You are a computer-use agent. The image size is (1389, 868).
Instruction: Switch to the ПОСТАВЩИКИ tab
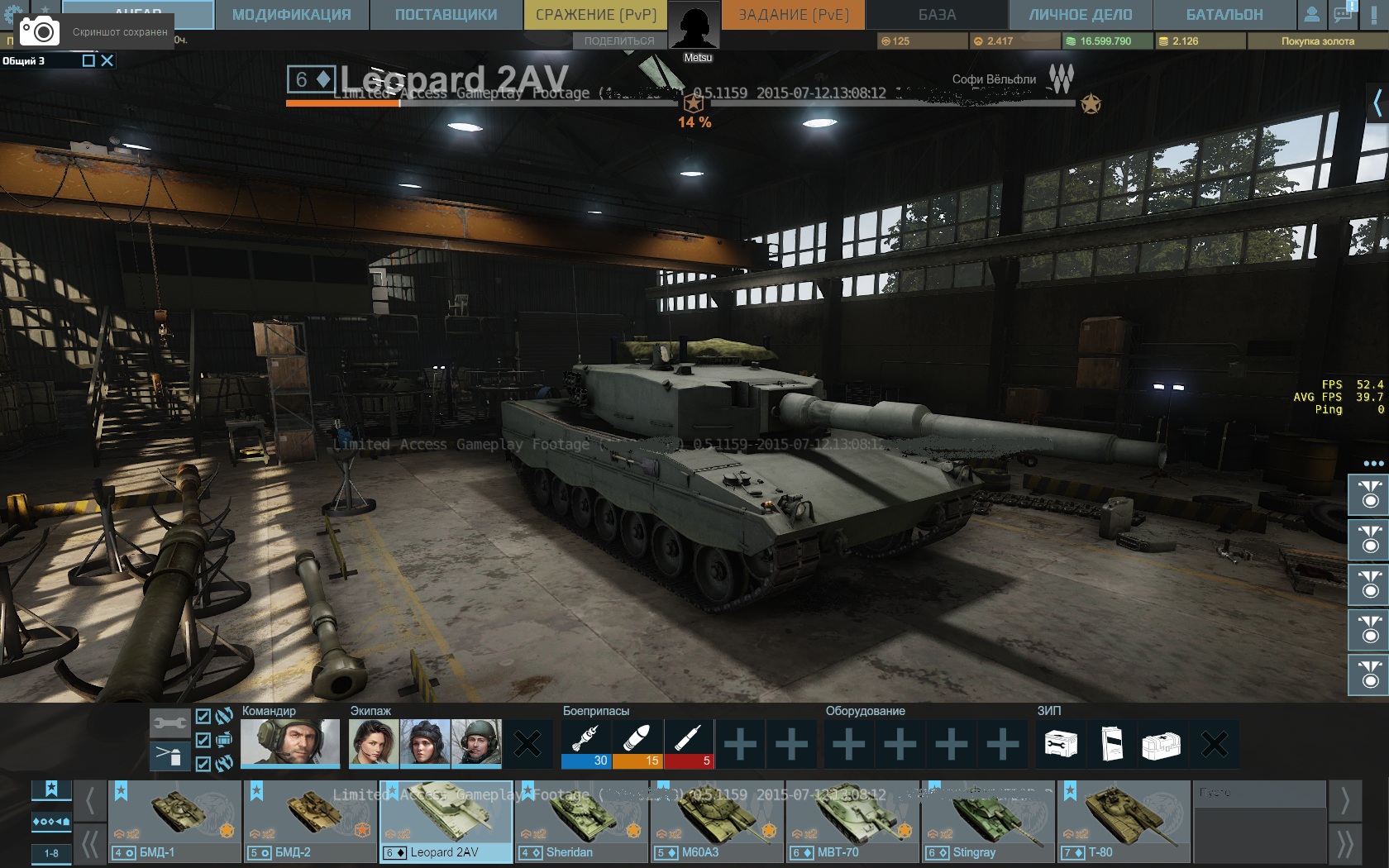(446, 15)
